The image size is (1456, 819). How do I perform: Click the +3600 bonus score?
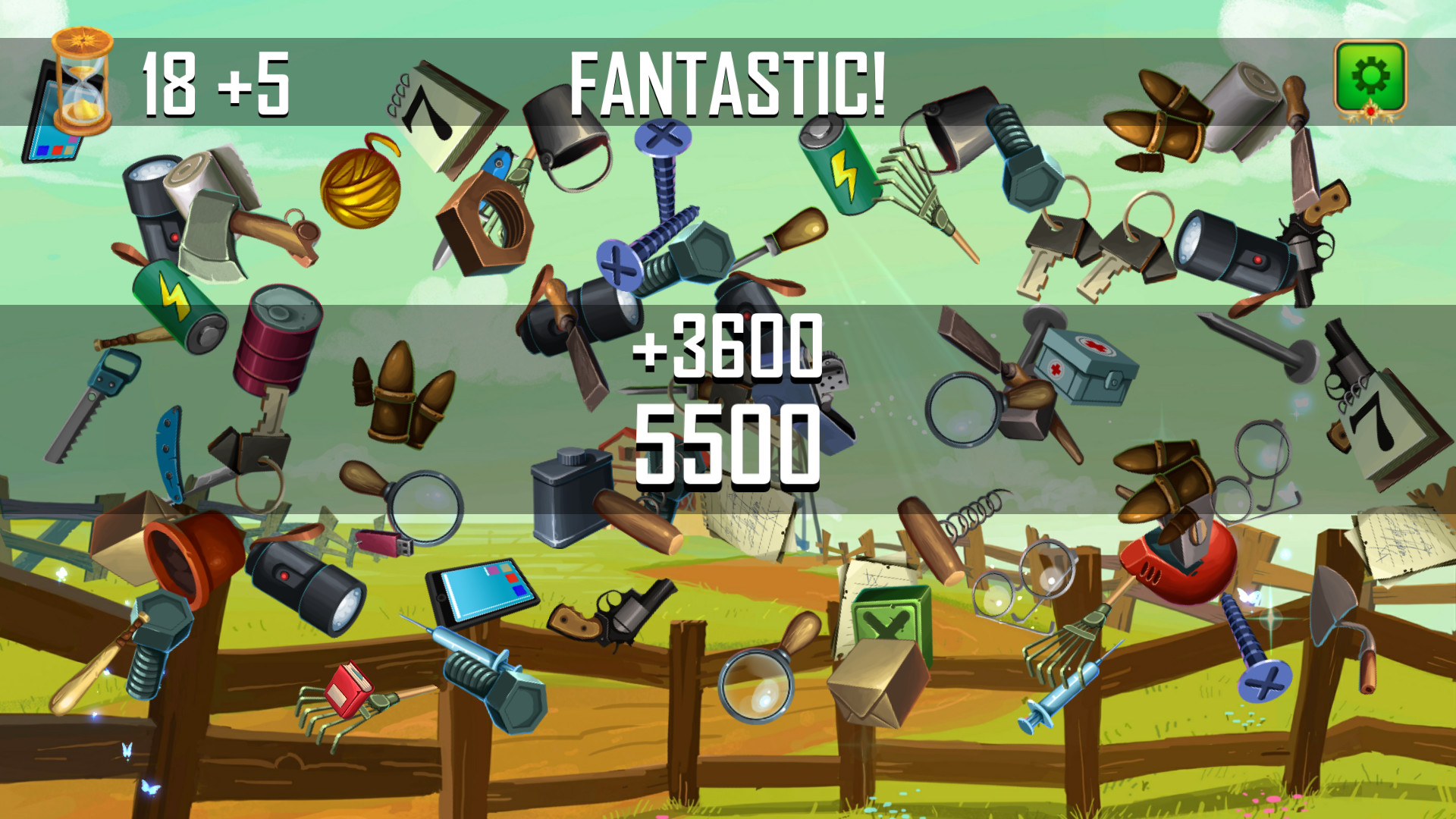(730, 353)
